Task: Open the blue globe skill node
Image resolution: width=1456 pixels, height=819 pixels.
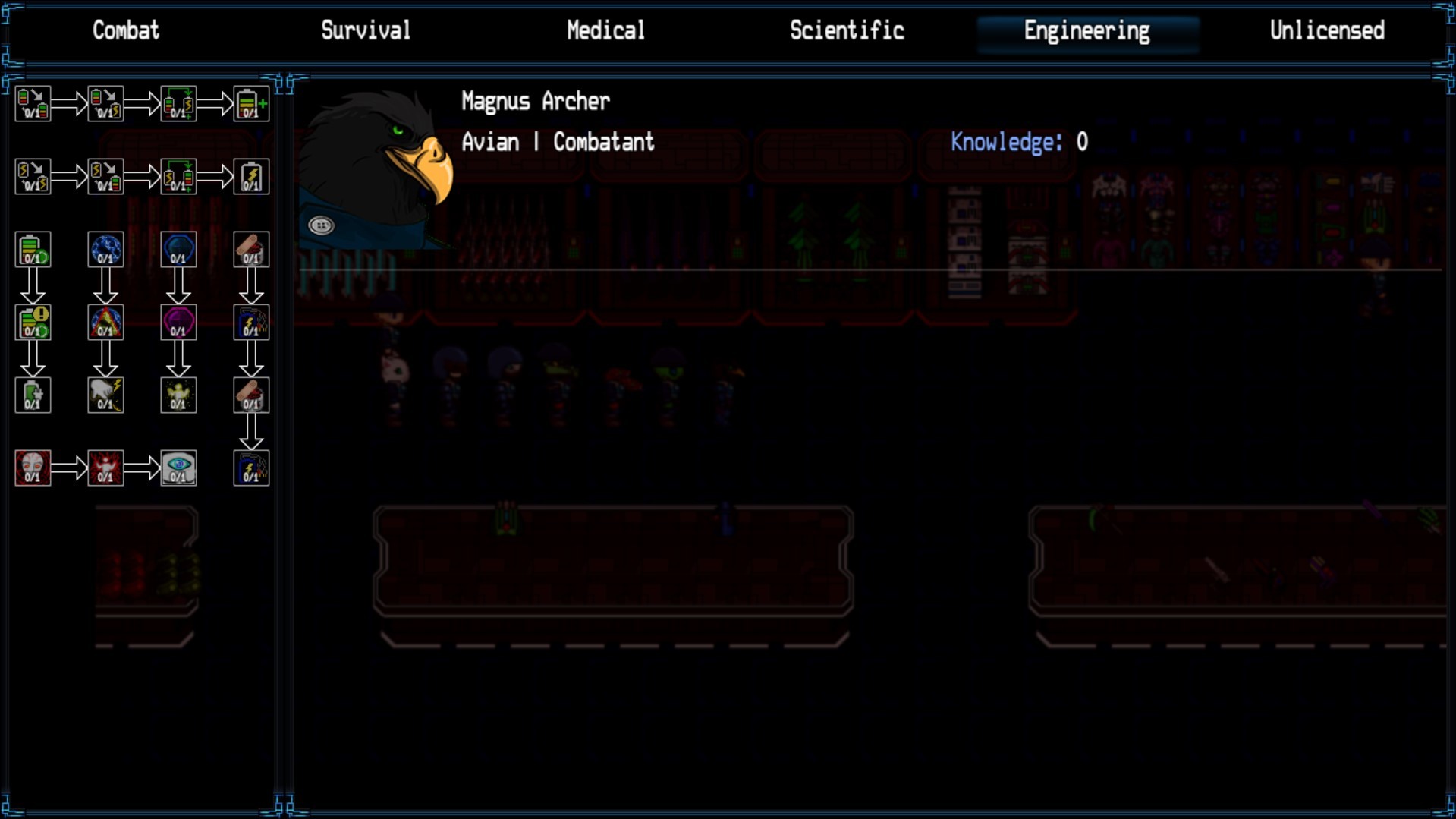Action: (105, 250)
